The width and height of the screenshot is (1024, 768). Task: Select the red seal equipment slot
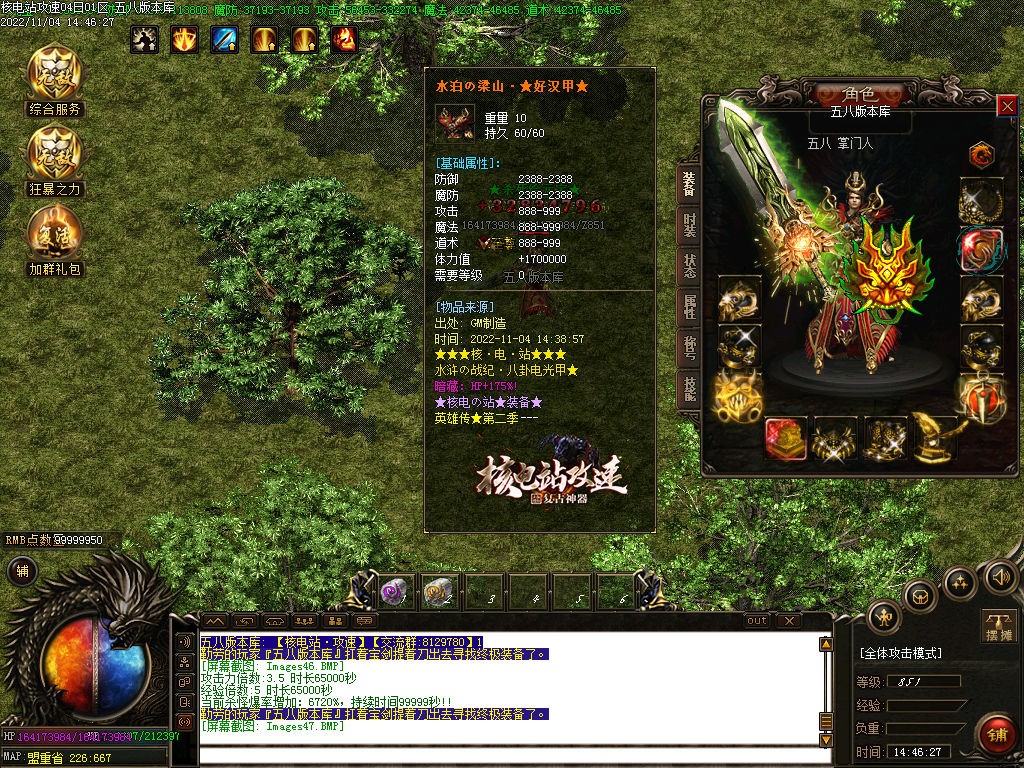coord(786,439)
